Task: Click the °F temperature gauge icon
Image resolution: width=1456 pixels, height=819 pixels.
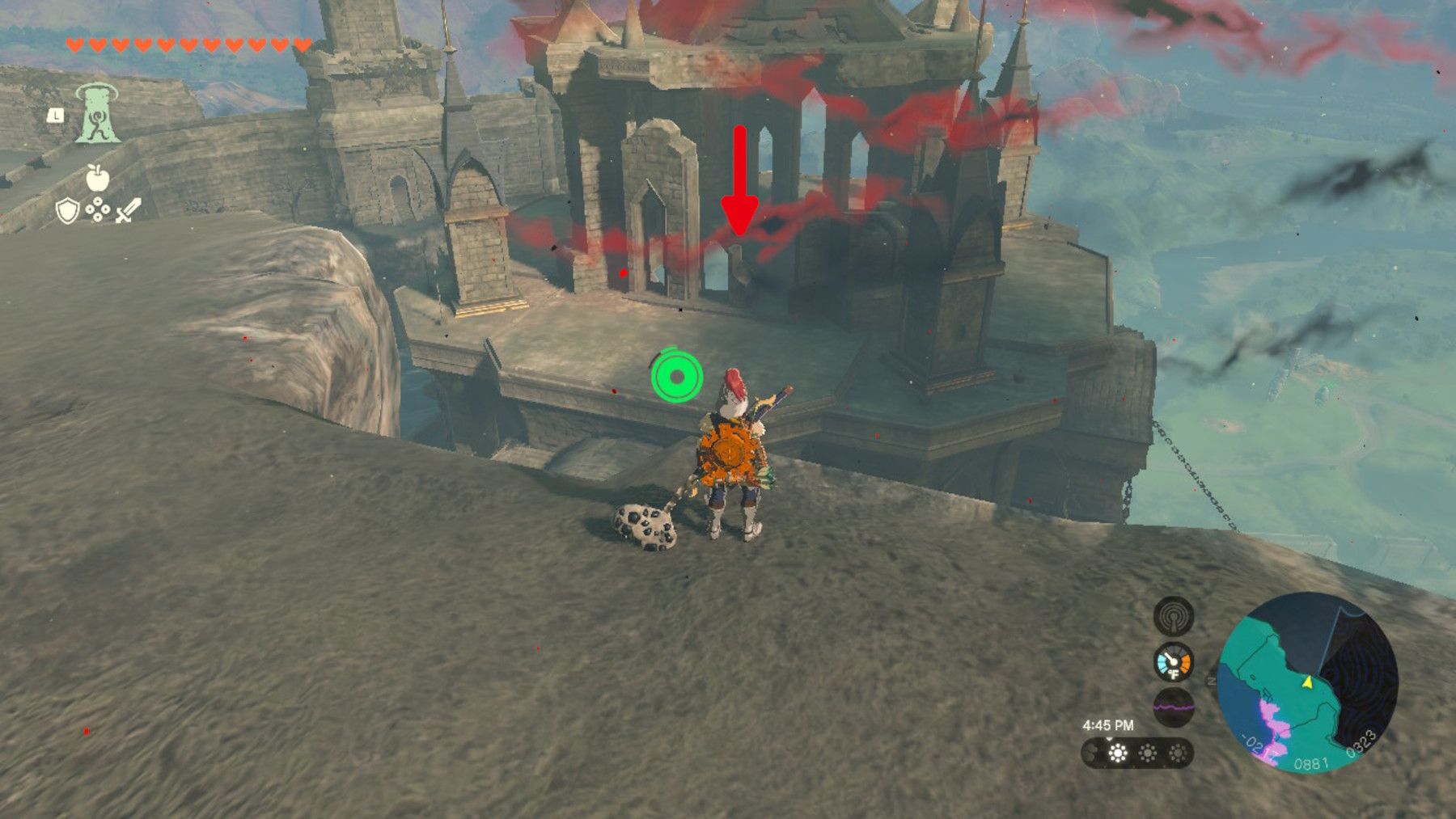Action: [x=1173, y=661]
